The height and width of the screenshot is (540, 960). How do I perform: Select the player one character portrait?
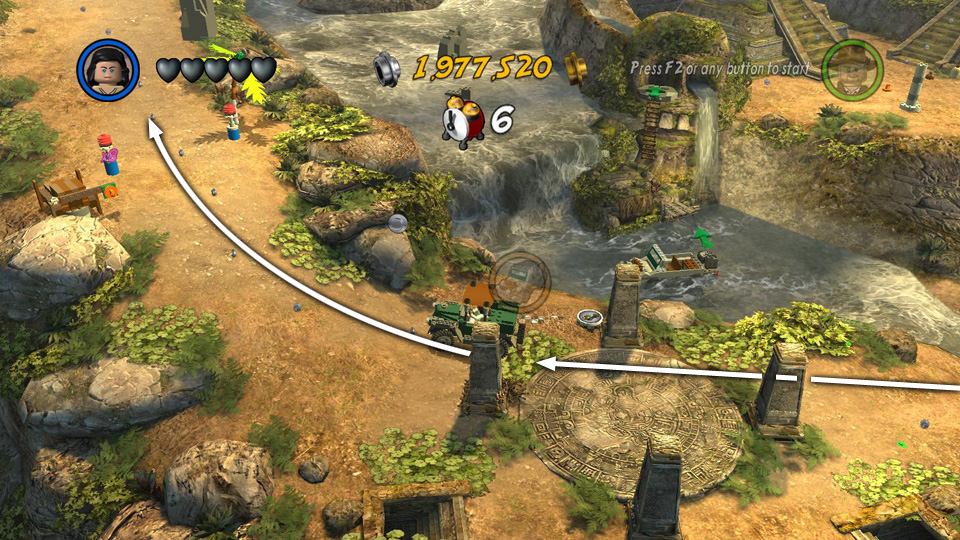click(x=108, y=70)
